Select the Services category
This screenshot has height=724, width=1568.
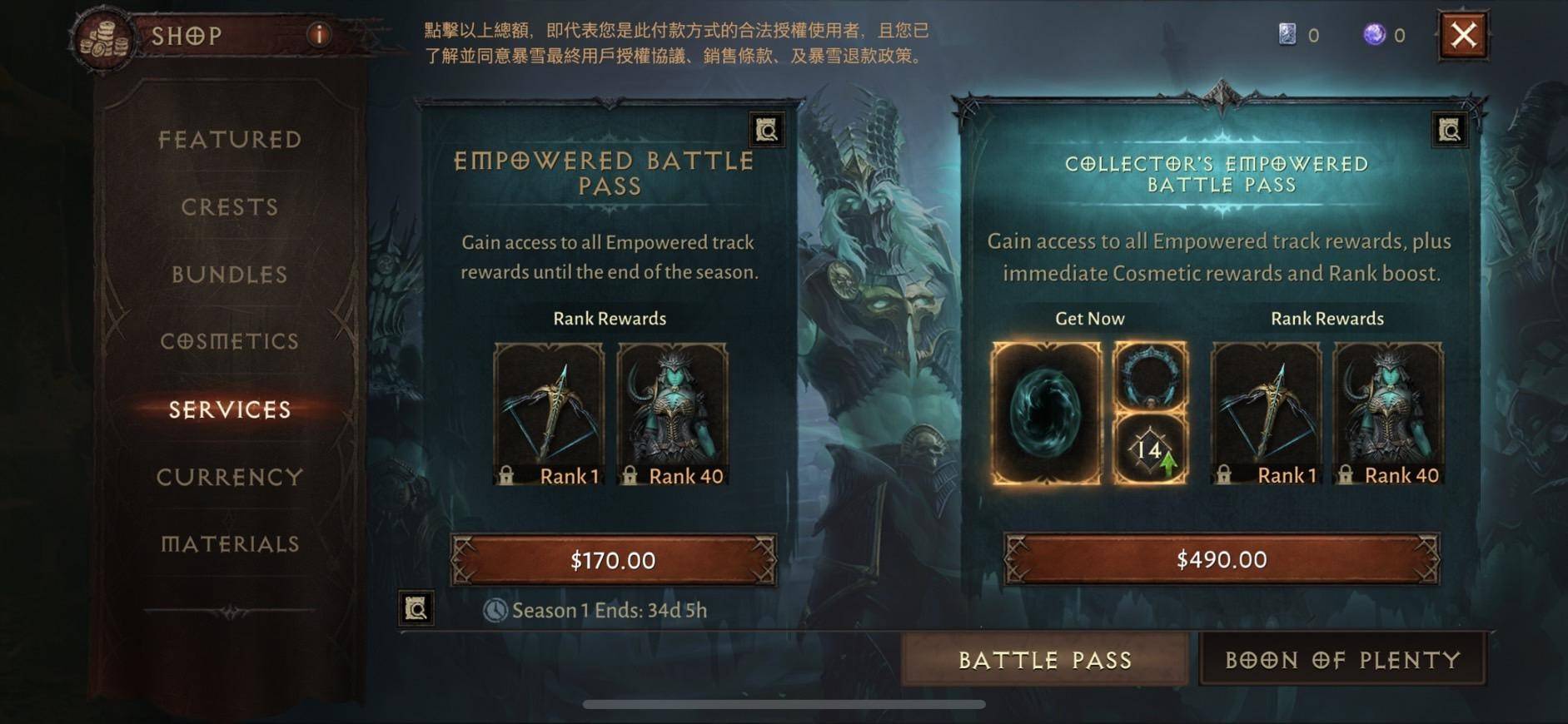tap(230, 409)
